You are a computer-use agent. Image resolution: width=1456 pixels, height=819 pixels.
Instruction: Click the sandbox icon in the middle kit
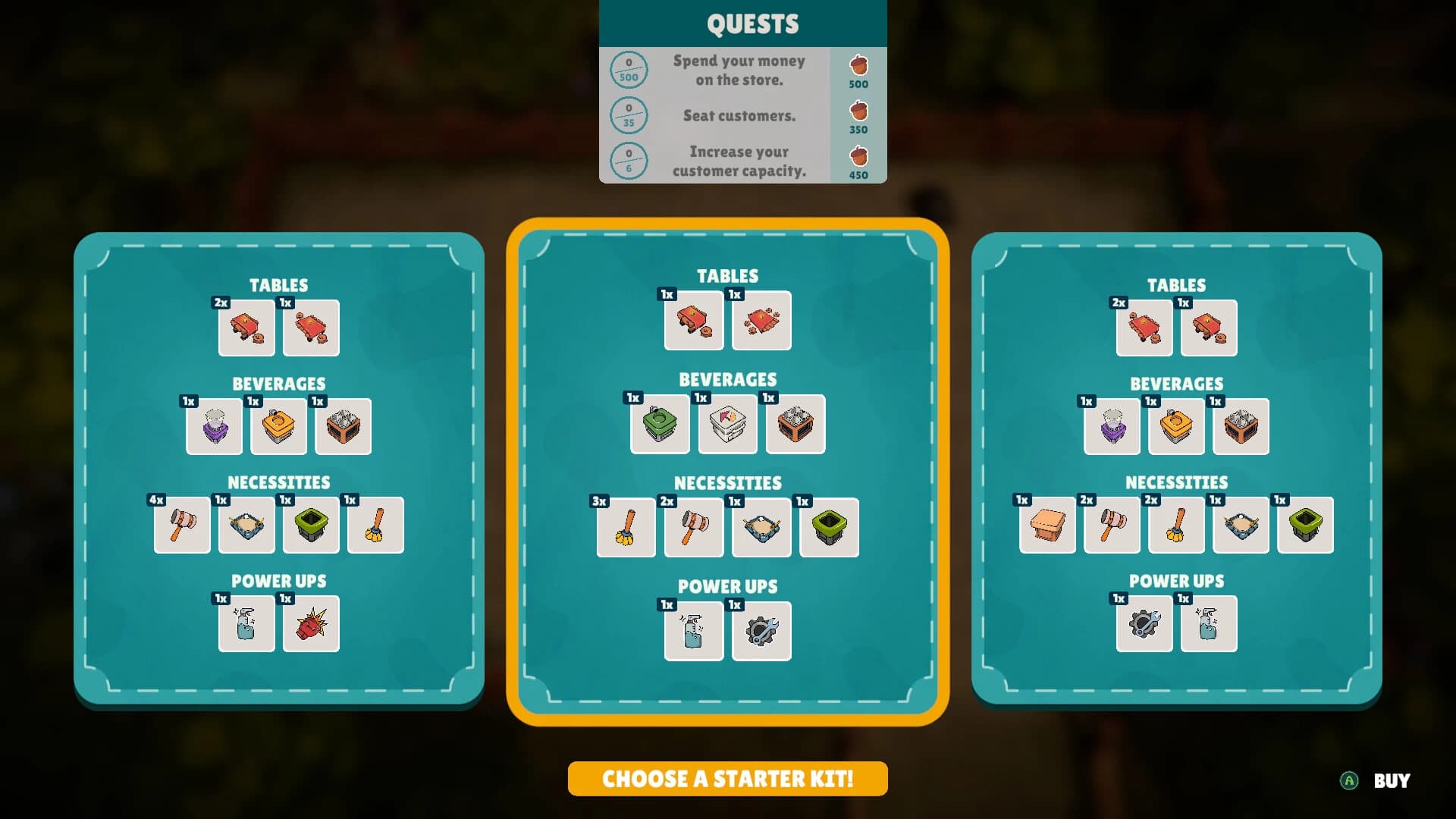(761, 527)
